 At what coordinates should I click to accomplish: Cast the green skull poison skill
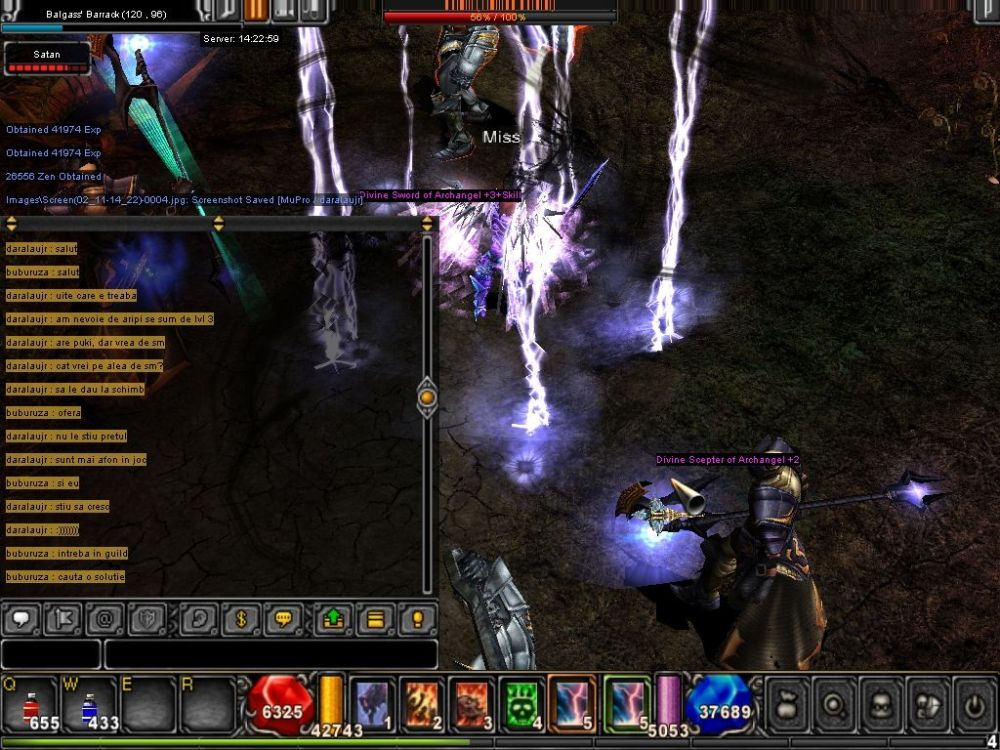(522, 704)
